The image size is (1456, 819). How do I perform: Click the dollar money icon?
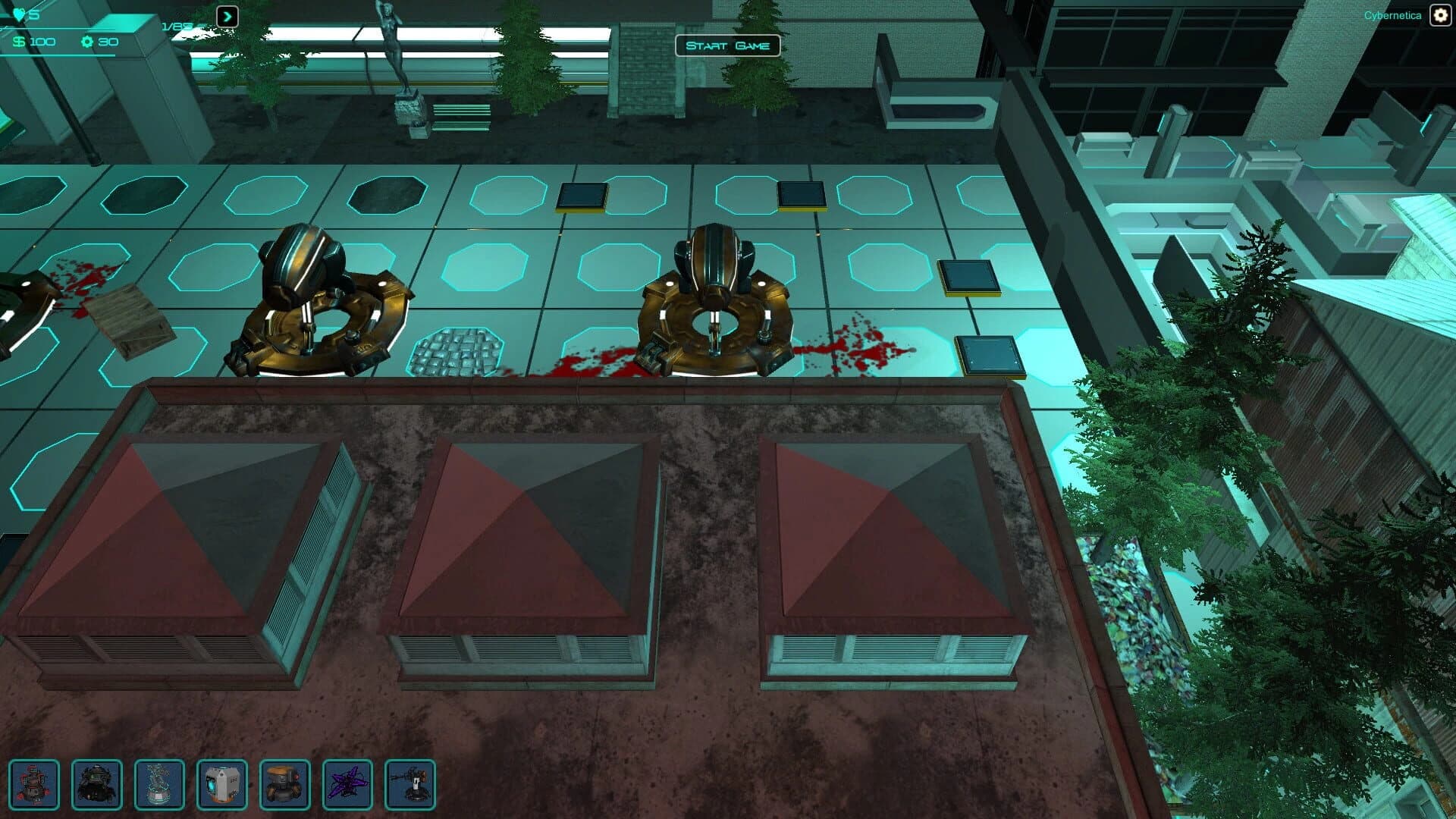click(x=17, y=42)
